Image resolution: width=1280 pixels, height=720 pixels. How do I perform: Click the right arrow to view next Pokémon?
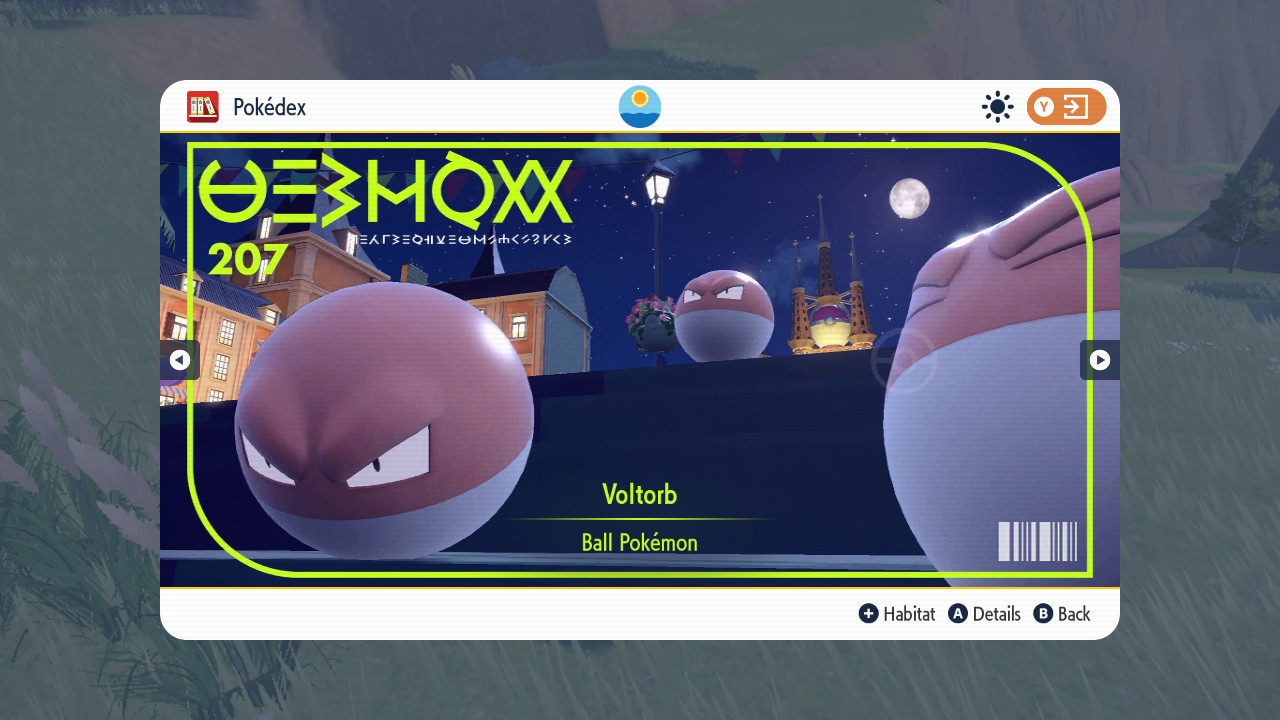point(1099,360)
